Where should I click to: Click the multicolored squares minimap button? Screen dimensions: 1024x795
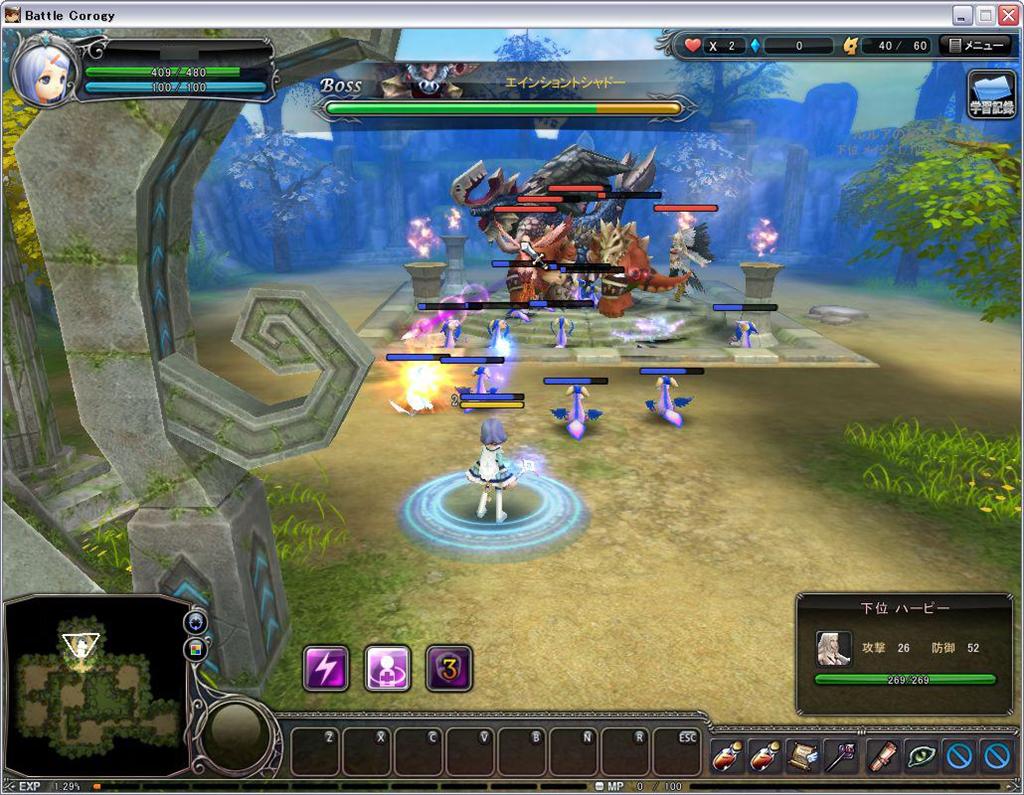coord(196,649)
